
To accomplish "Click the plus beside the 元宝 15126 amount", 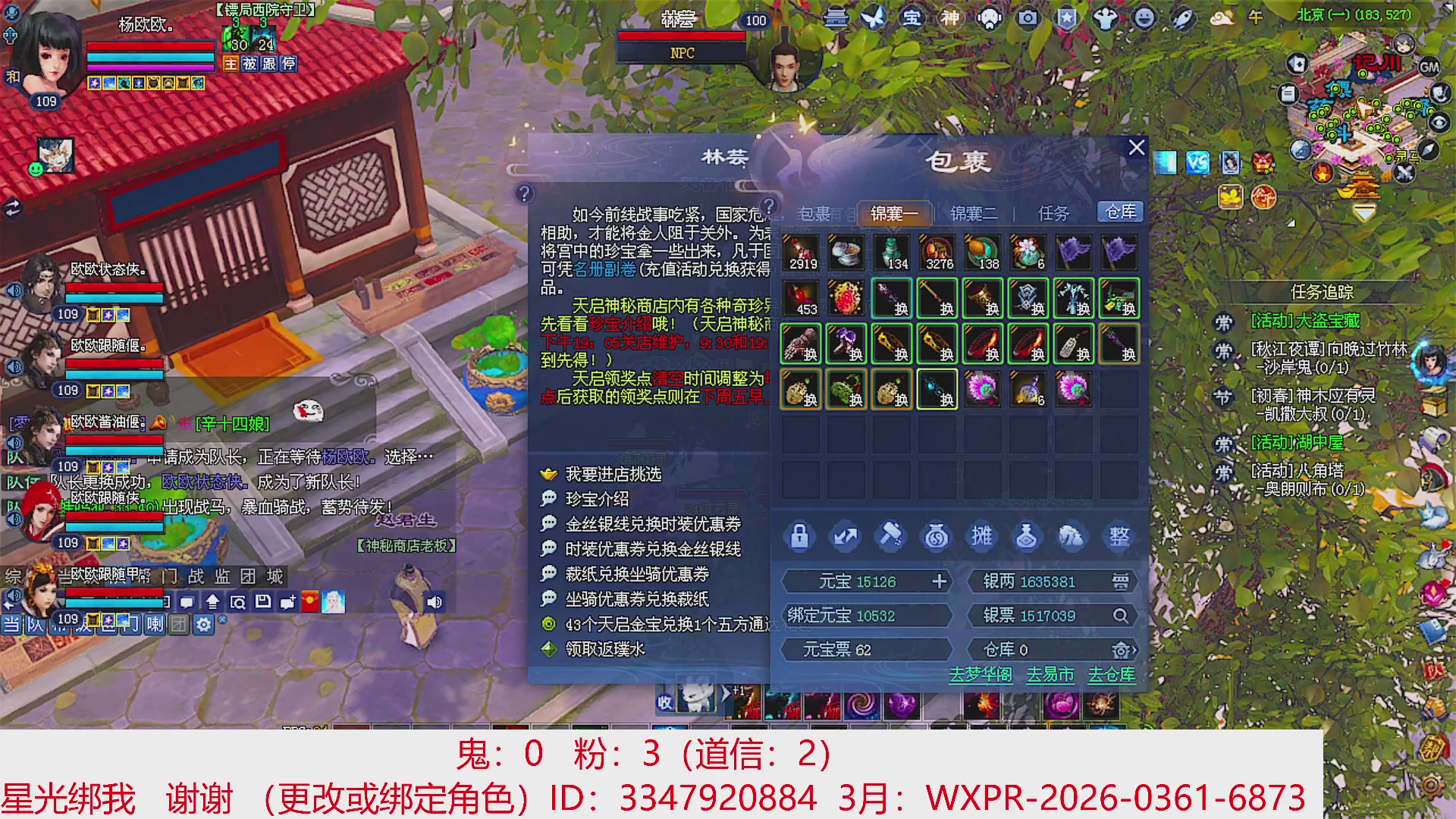I will (x=940, y=581).
